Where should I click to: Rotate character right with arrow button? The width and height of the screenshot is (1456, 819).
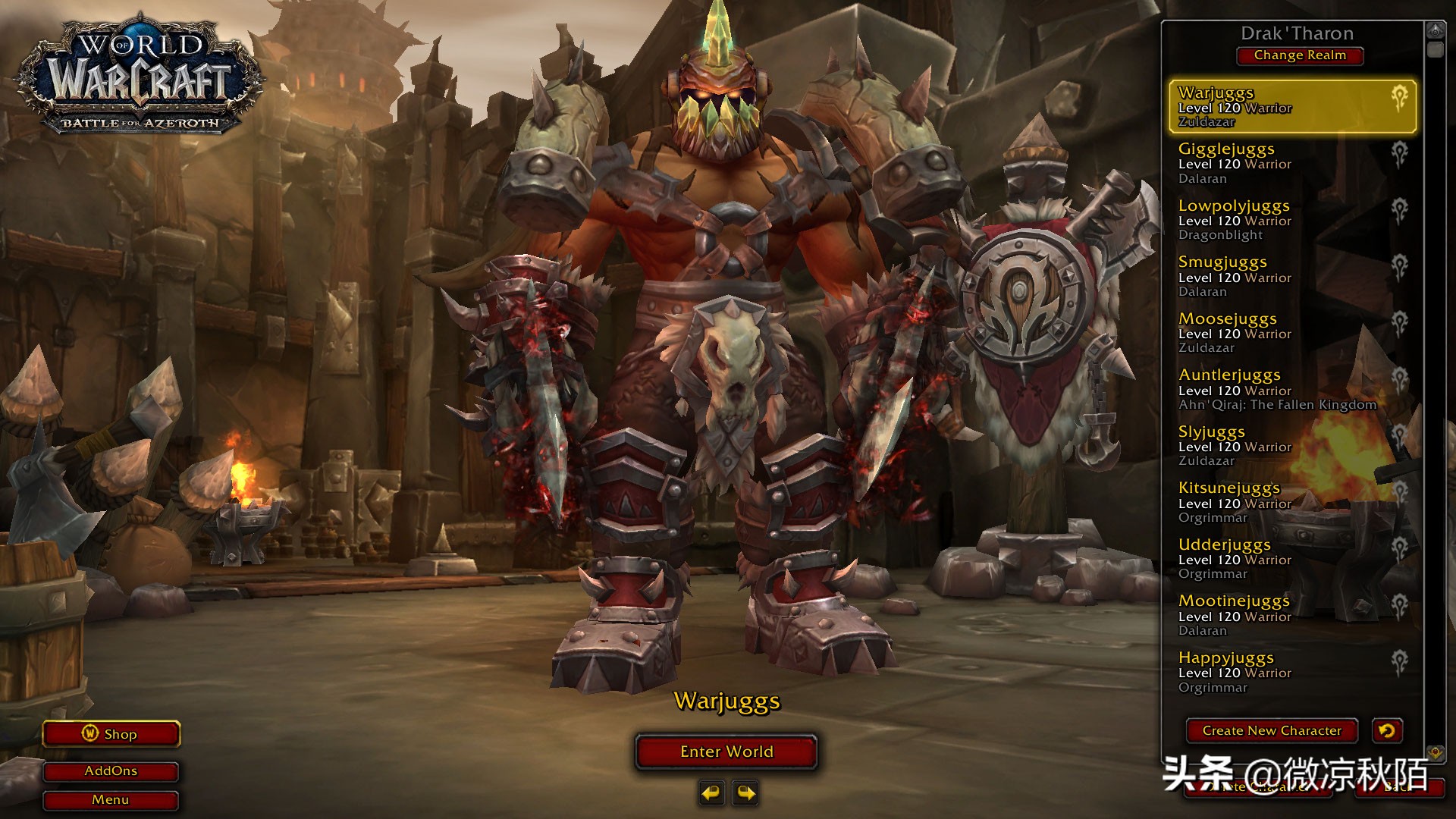click(x=746, y=793)
